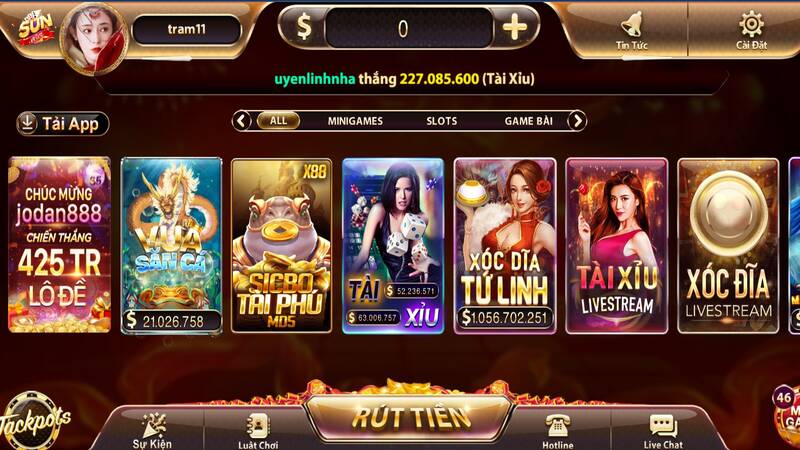Viewport: 800px width, 450px height.
Task: Click the right category arrow
Action: coord(577,121)
